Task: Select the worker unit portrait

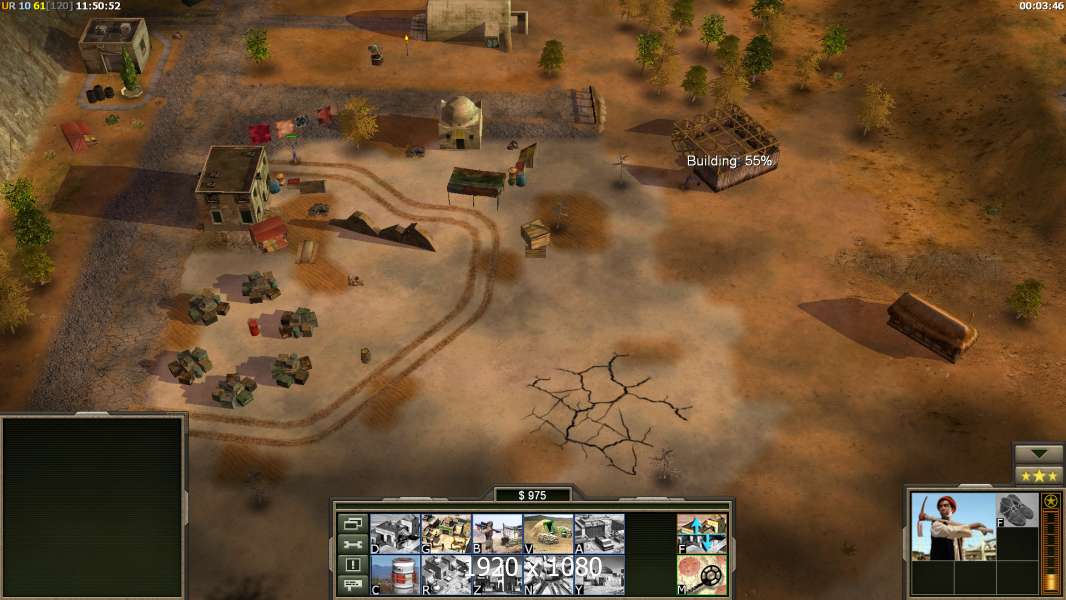Action: pyautogui.click(x=953, y=526)
